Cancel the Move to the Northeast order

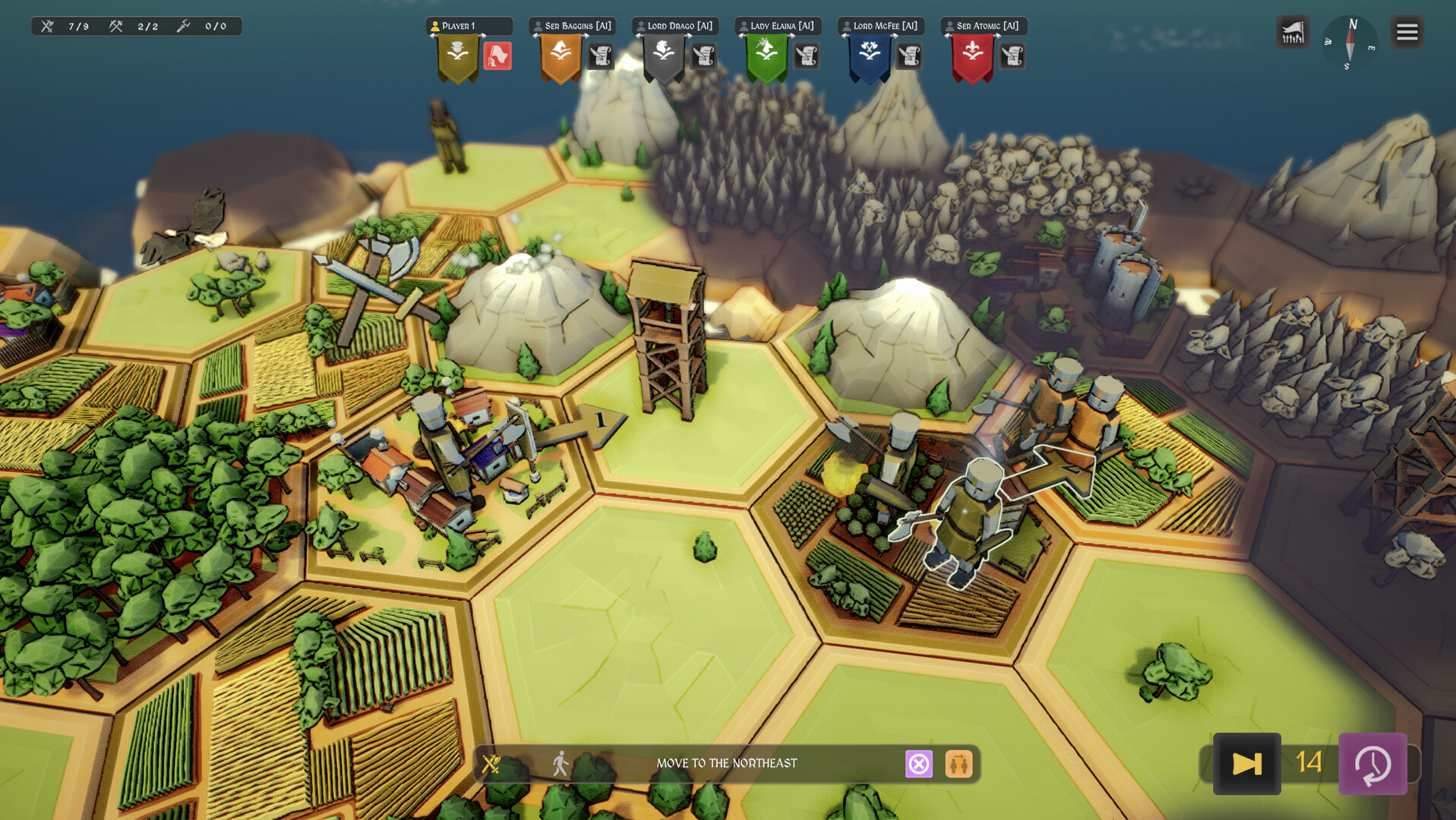click(x=919, y=764)
